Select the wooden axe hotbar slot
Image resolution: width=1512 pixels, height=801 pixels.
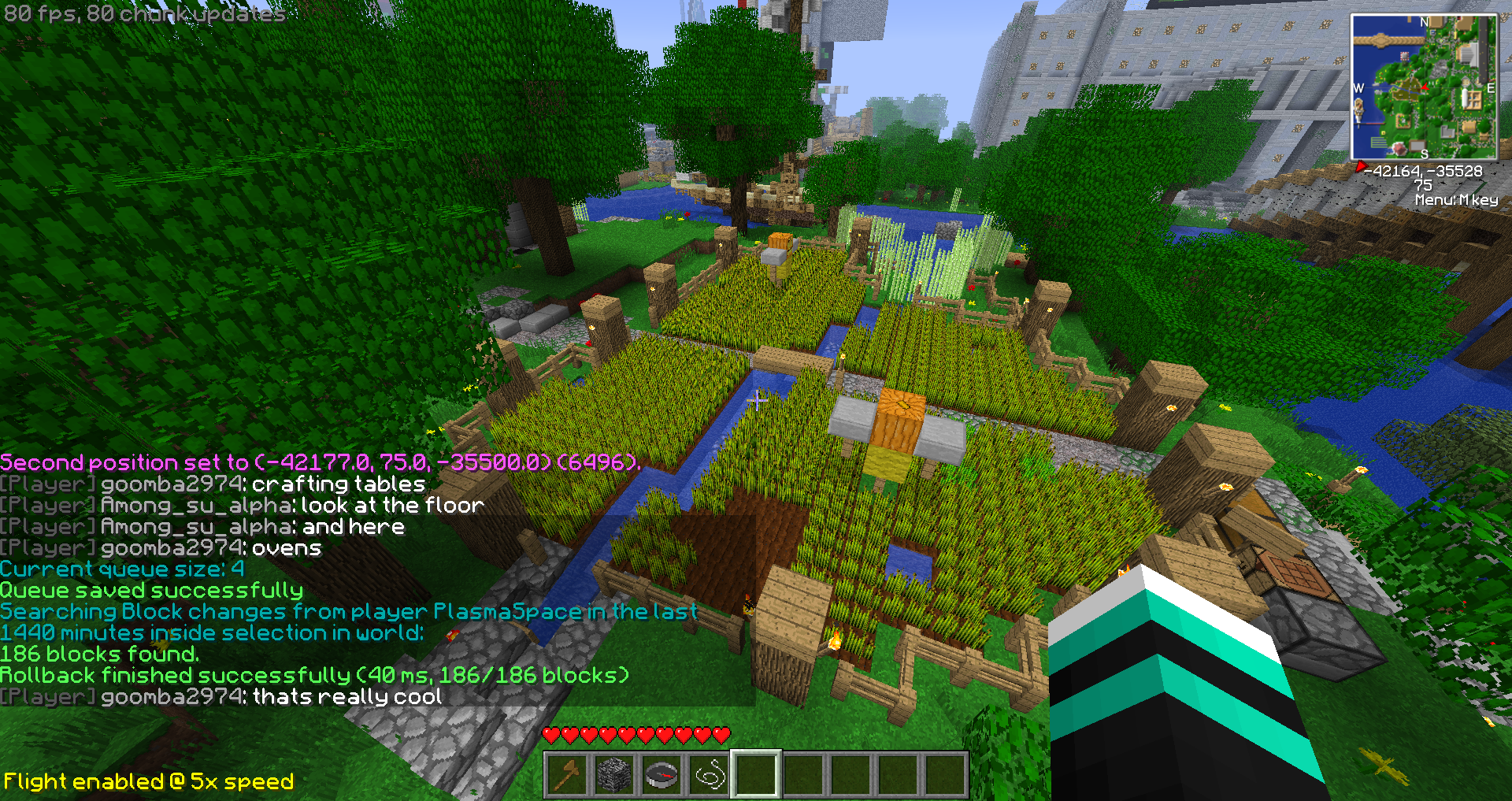567,774
